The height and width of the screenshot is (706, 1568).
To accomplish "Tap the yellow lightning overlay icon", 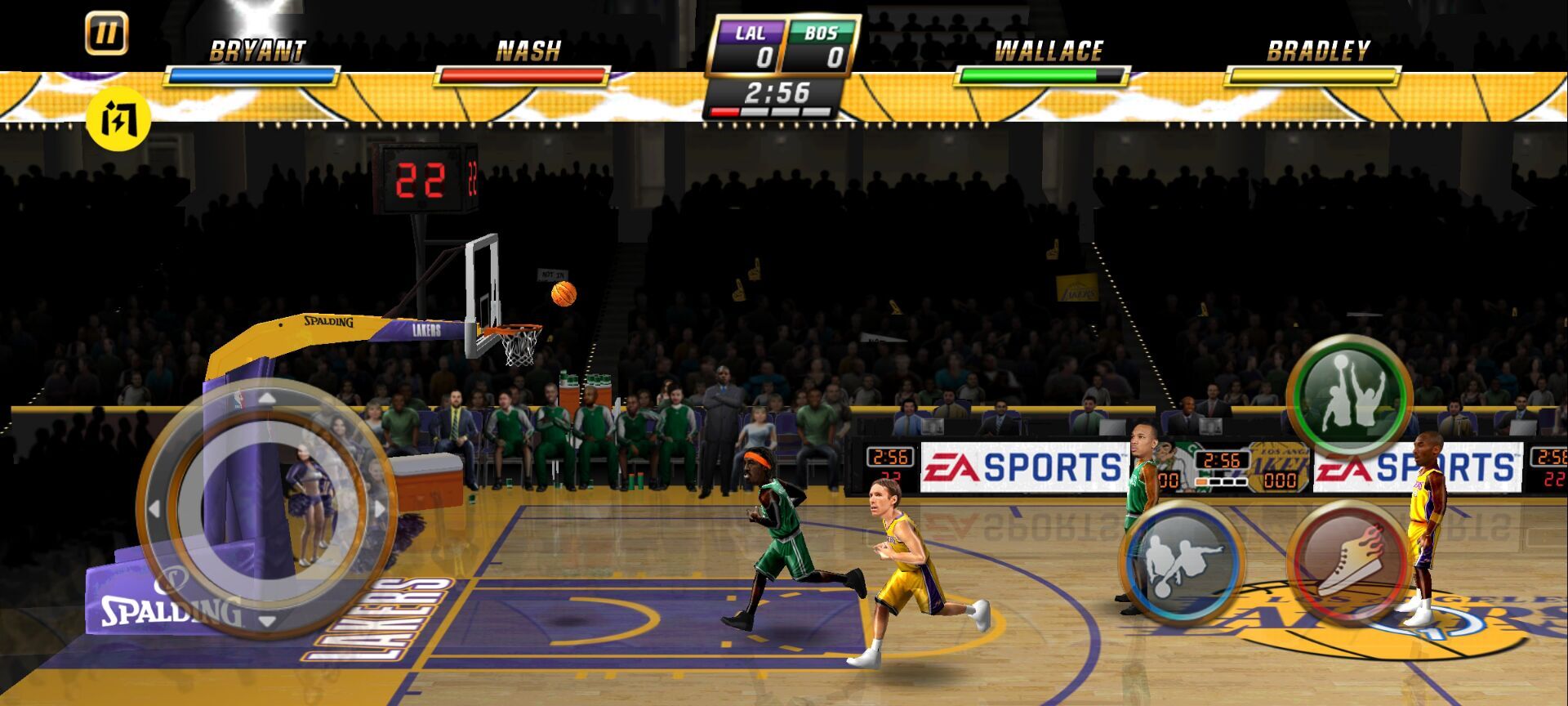I will (x=118, y=120).
